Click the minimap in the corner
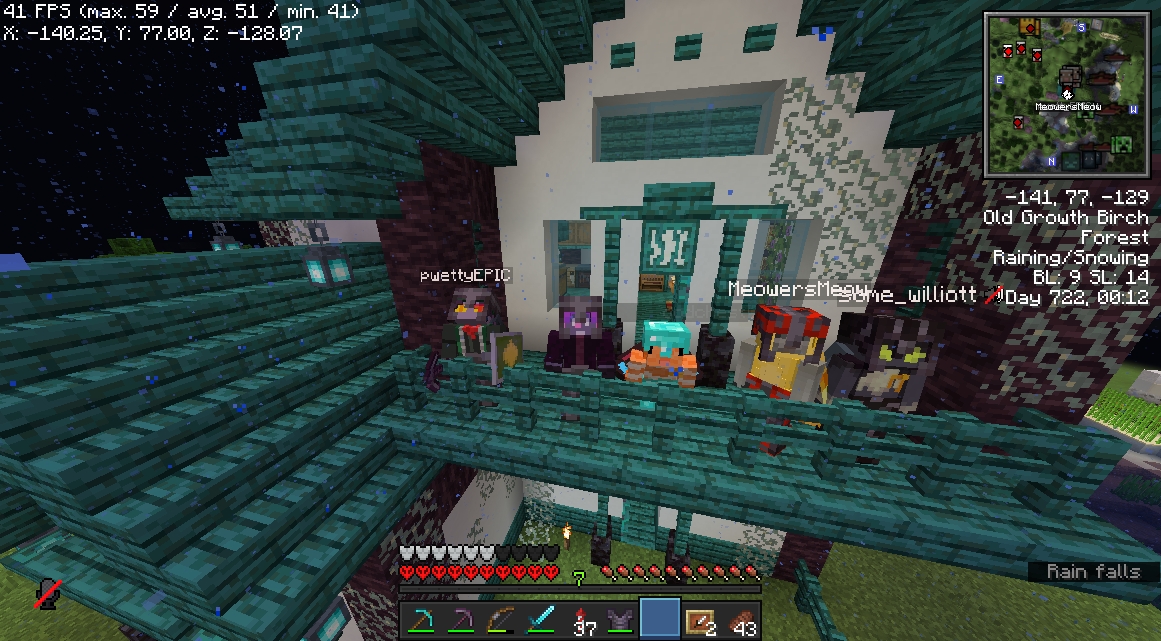This screenshot has width=1161, height=641. pos(1066,94)
